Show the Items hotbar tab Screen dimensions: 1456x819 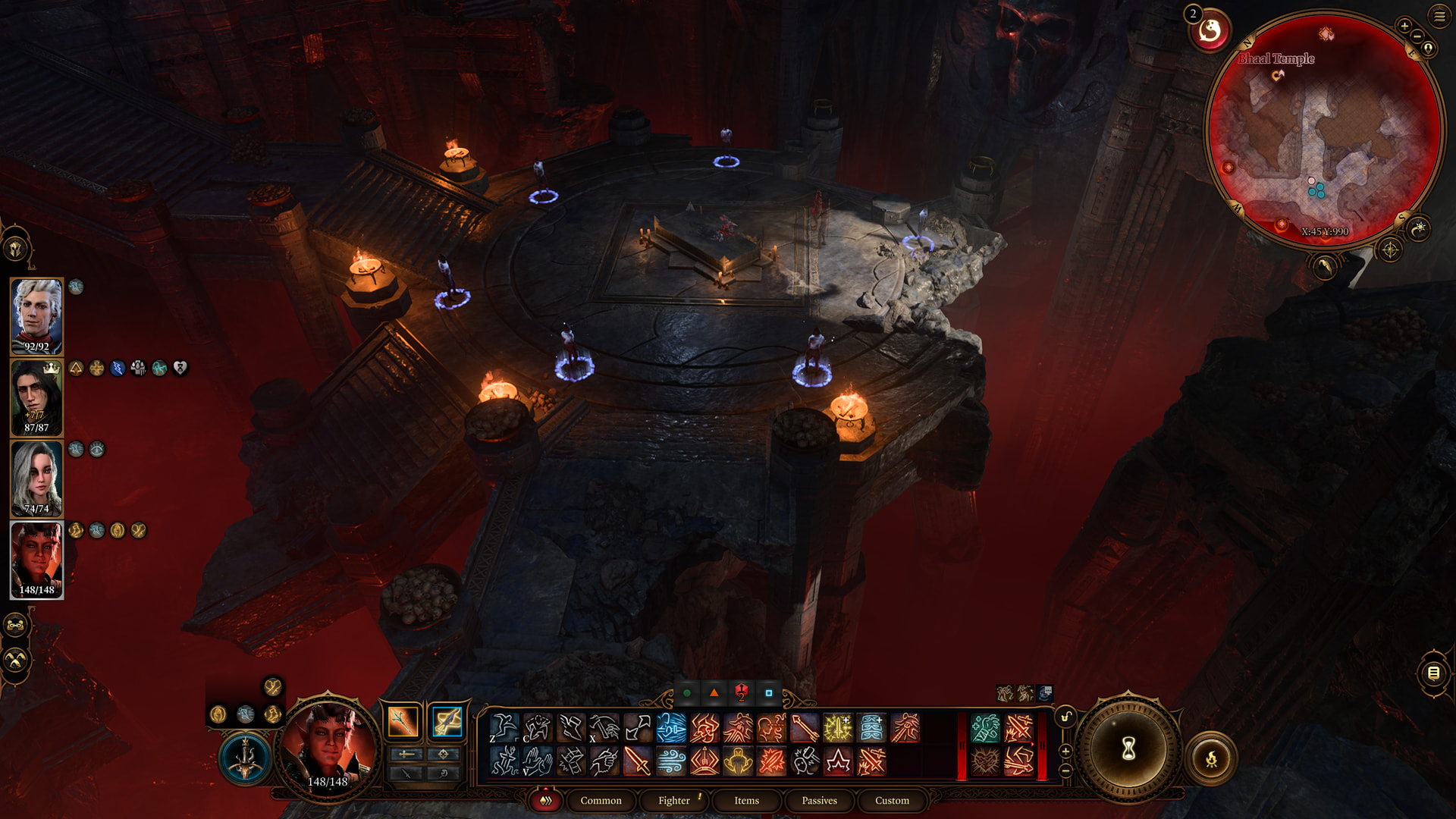tap(746, 800)
